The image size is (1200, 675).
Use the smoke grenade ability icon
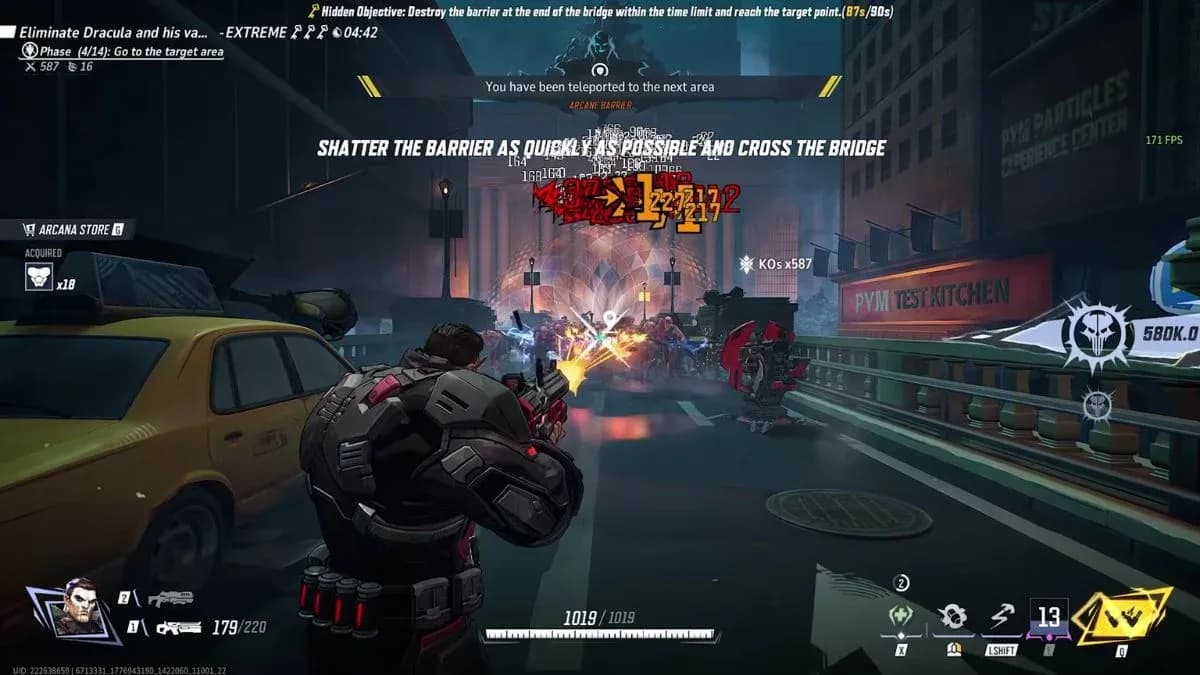coord(953,617)
